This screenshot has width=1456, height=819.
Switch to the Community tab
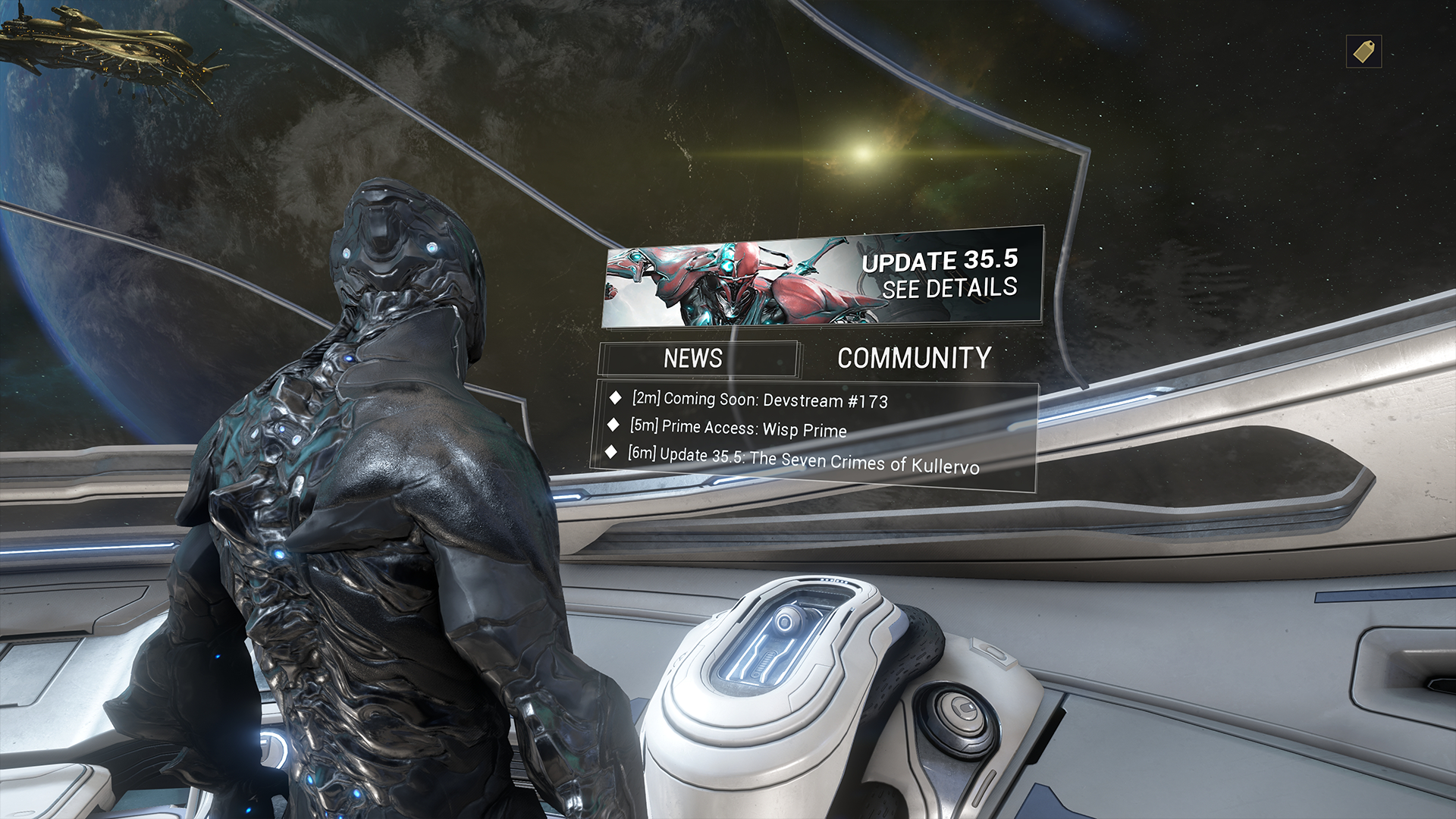[x=914, y=358]
